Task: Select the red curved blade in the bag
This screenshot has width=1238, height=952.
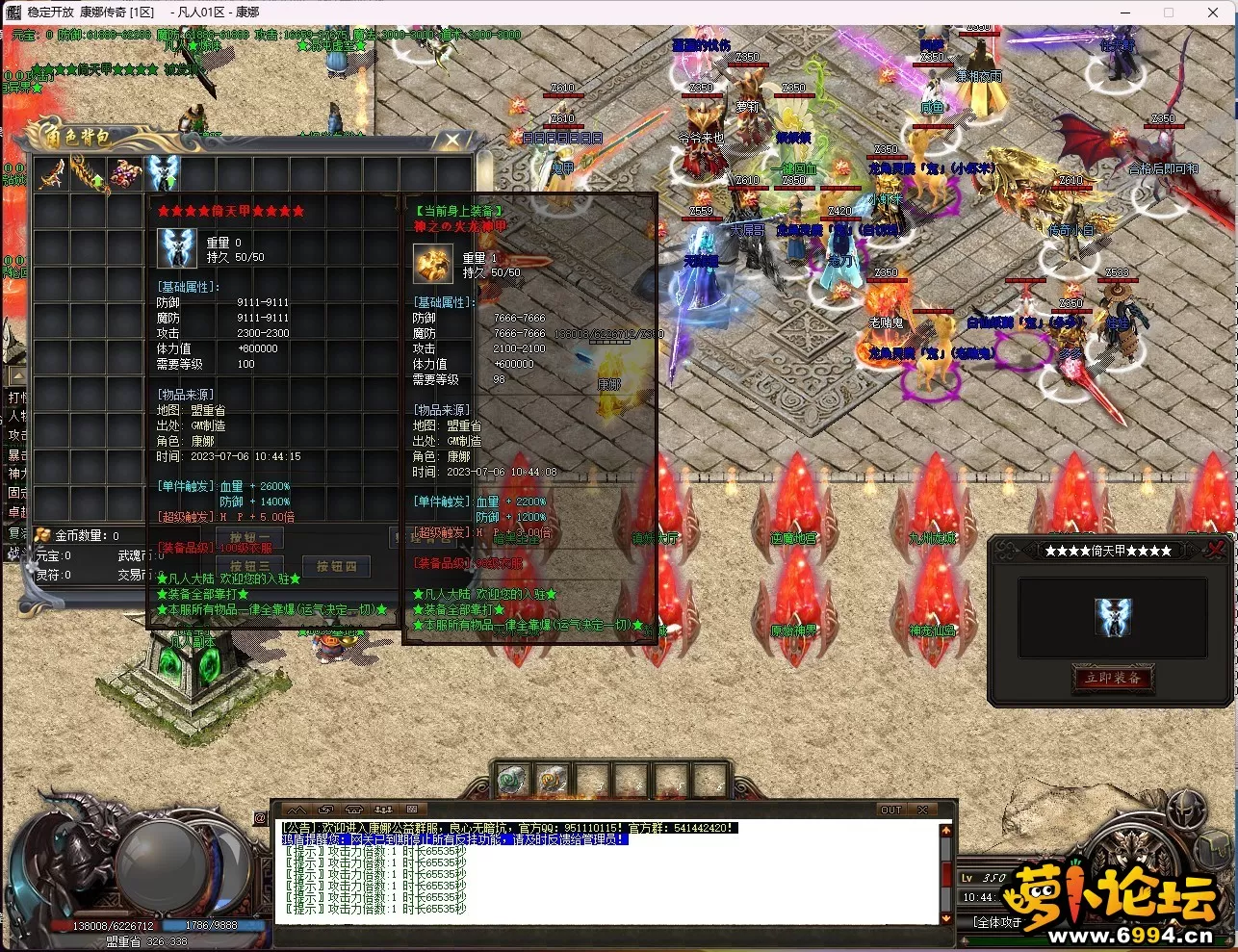Action: click(53, 174)
